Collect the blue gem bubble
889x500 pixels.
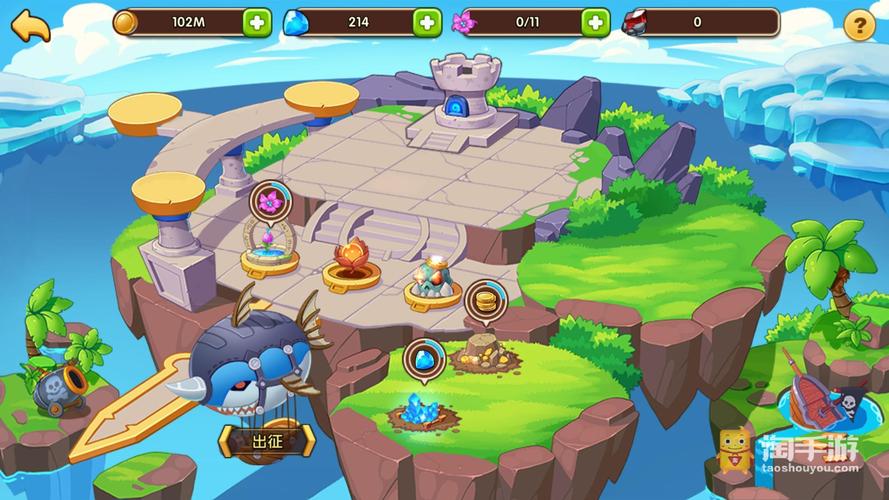(x=423, y=359)
